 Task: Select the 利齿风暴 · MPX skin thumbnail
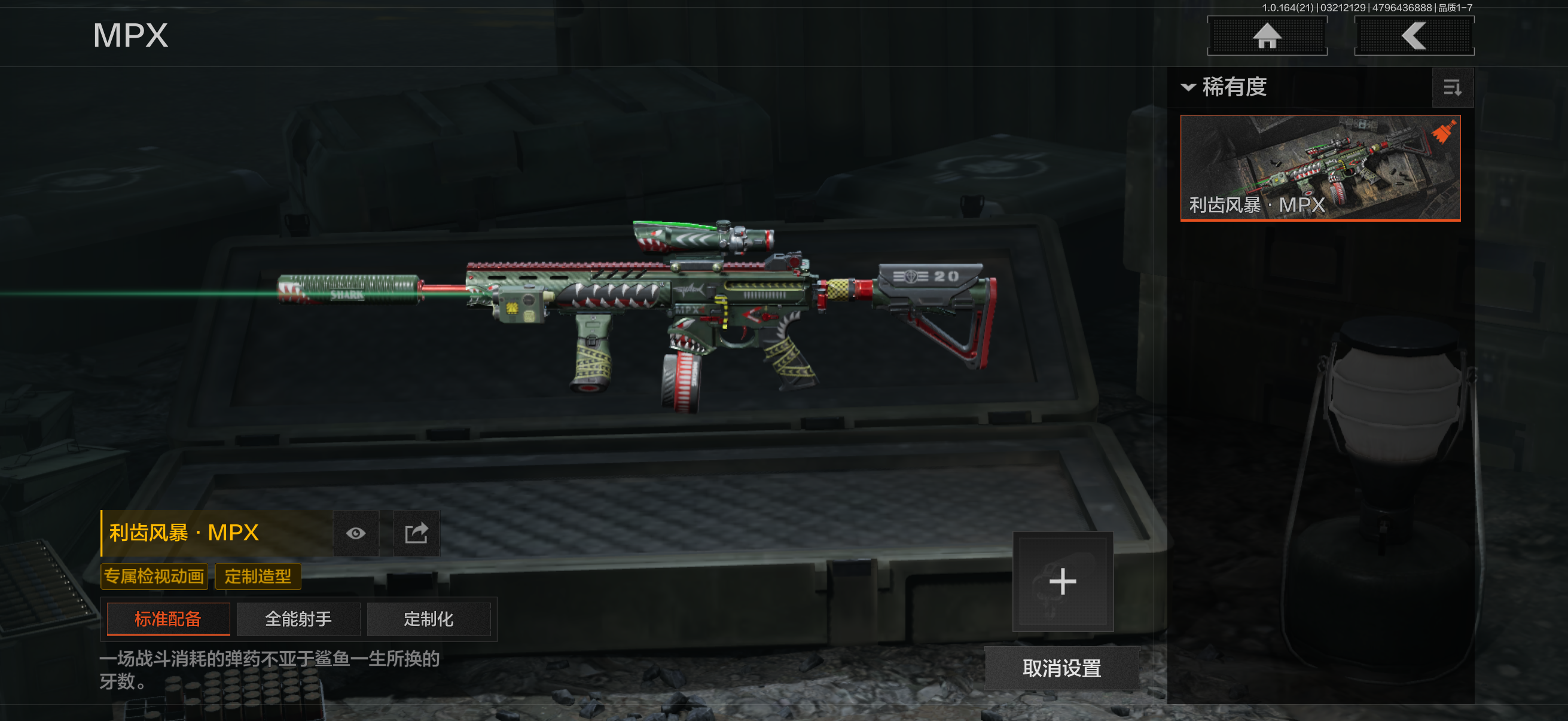[1320, 167]
